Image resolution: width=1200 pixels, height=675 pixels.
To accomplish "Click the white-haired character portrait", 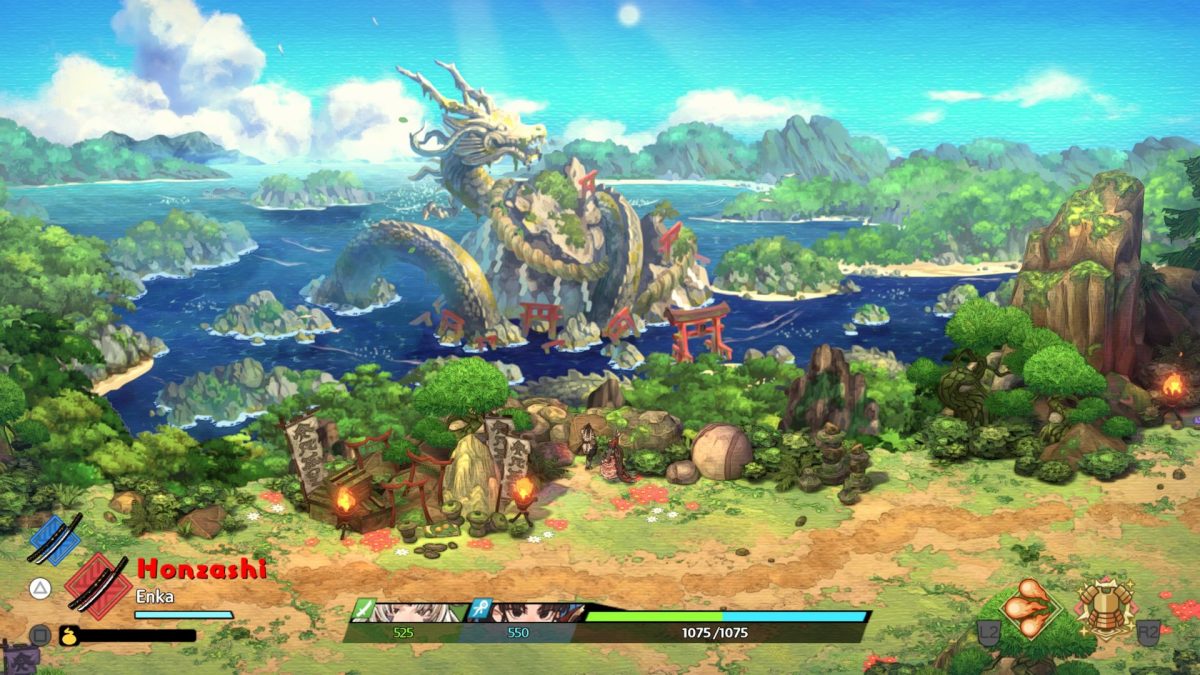I will pos(412,611).
